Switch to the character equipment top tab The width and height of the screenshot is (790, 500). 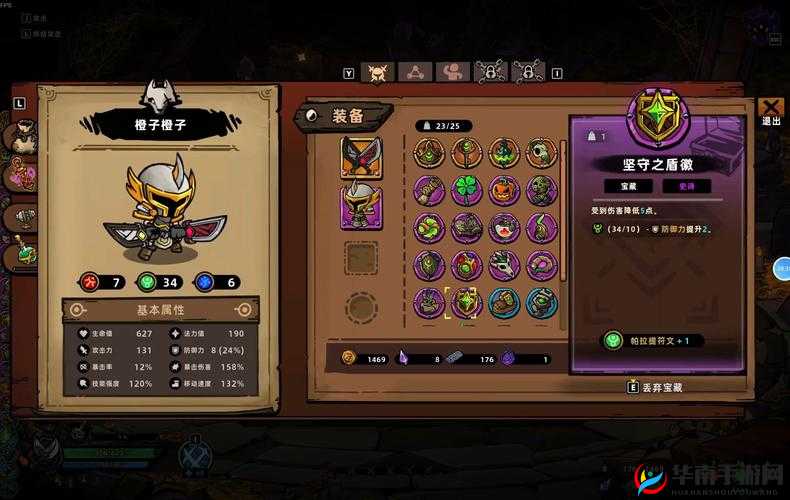tap(378, 71)
